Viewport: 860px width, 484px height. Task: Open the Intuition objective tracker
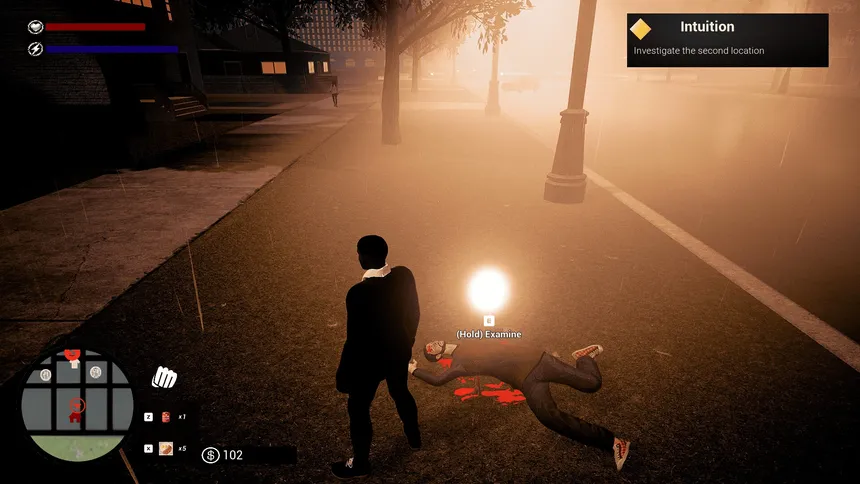click(x=727, y=40)
